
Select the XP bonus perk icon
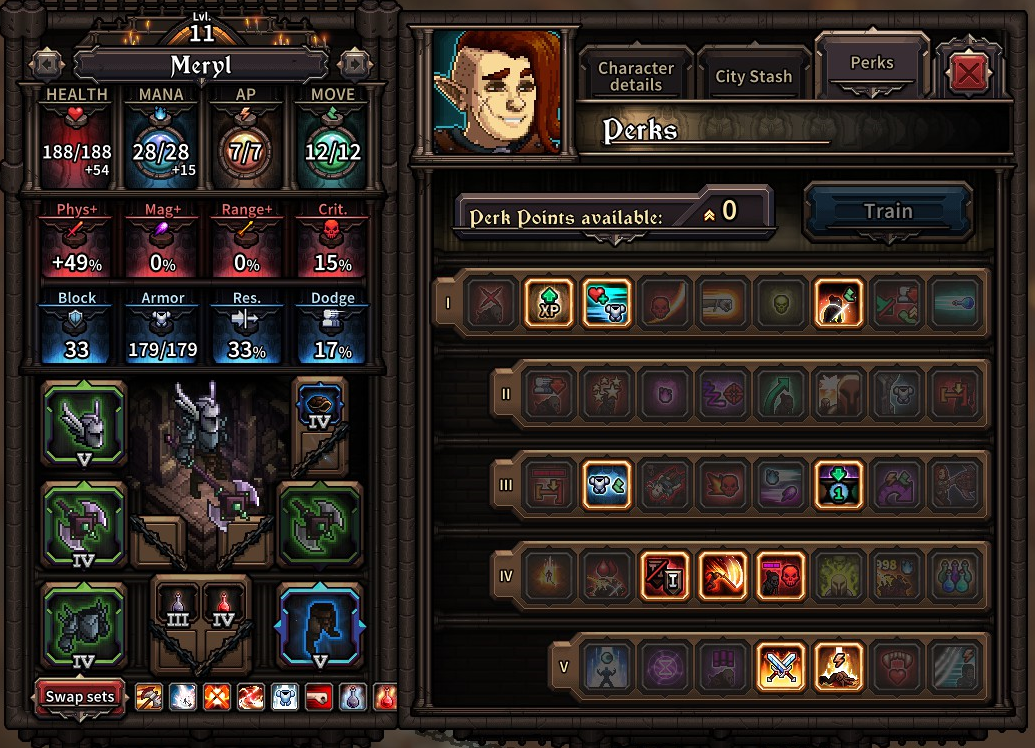point(549,302)
